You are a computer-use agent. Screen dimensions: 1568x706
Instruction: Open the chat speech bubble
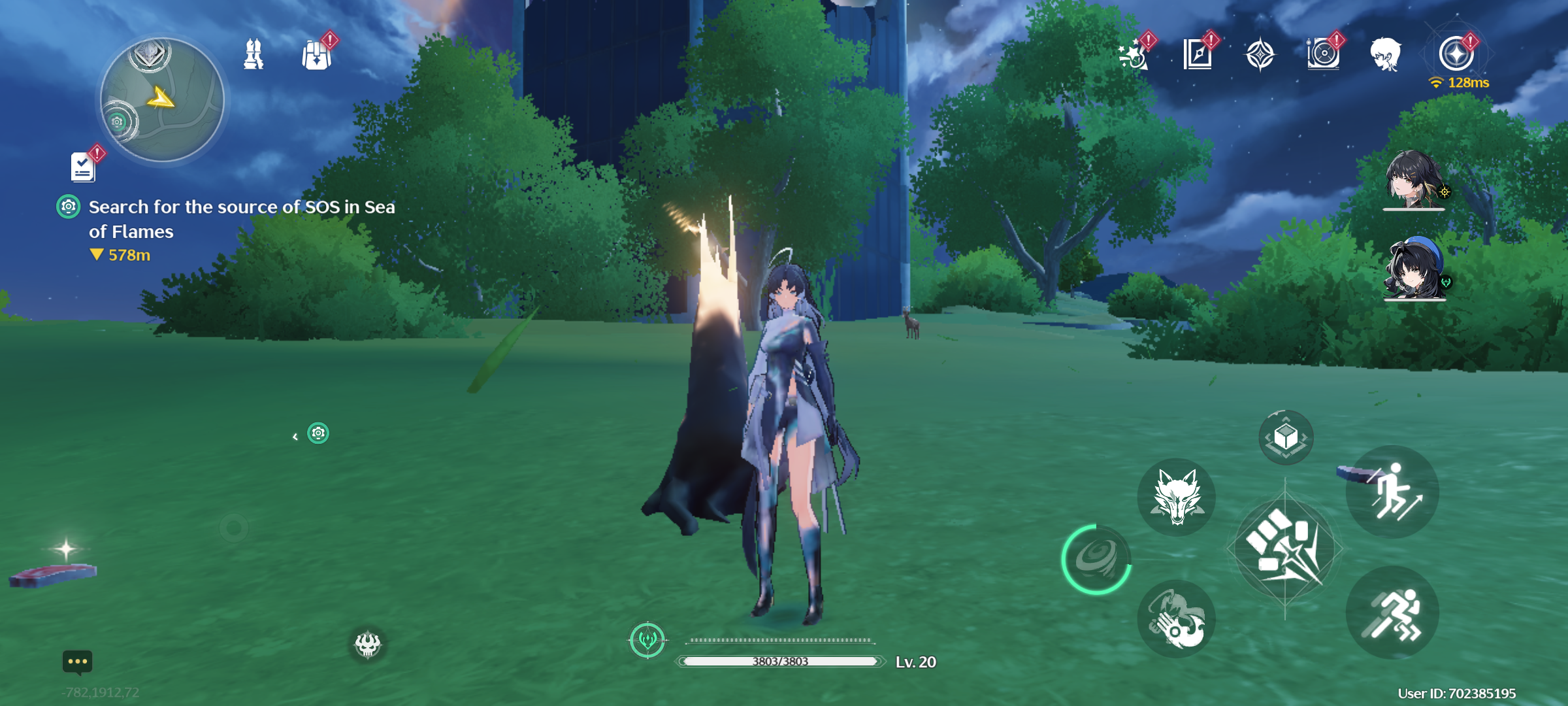(77, 662)
